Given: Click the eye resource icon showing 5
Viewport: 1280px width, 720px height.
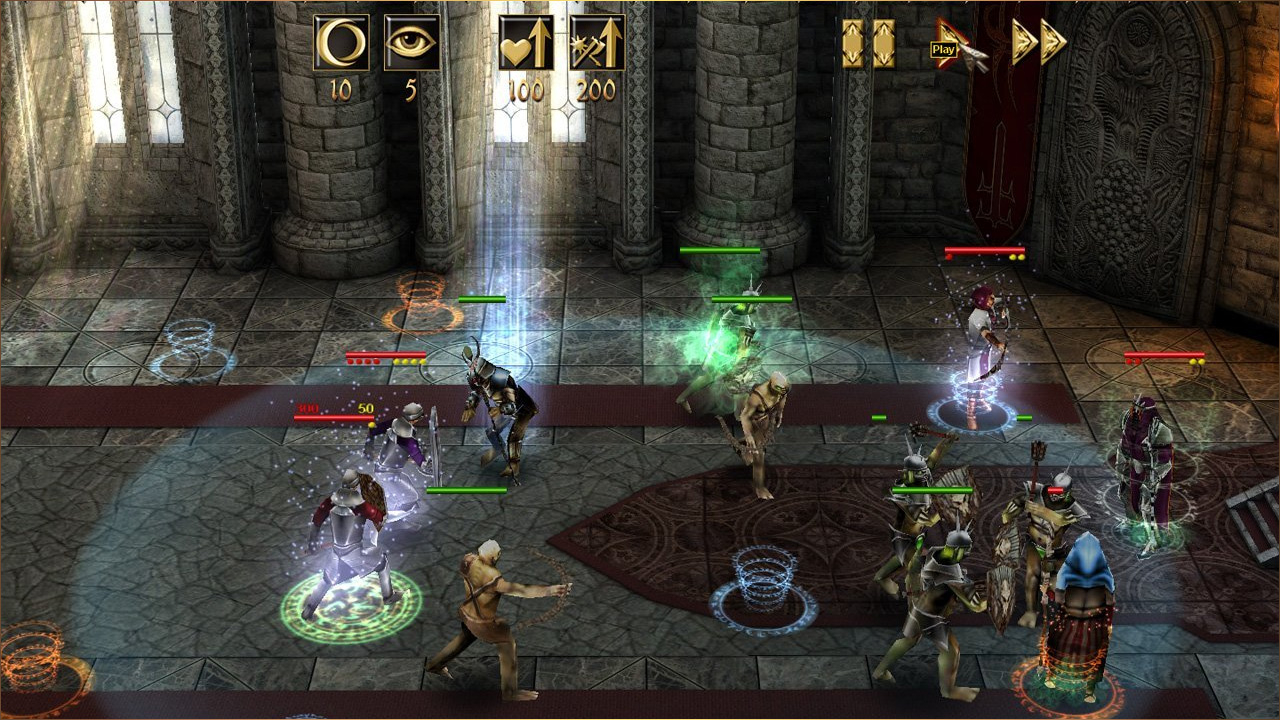Looking at the screenshot, I should [x=410, y=42].
